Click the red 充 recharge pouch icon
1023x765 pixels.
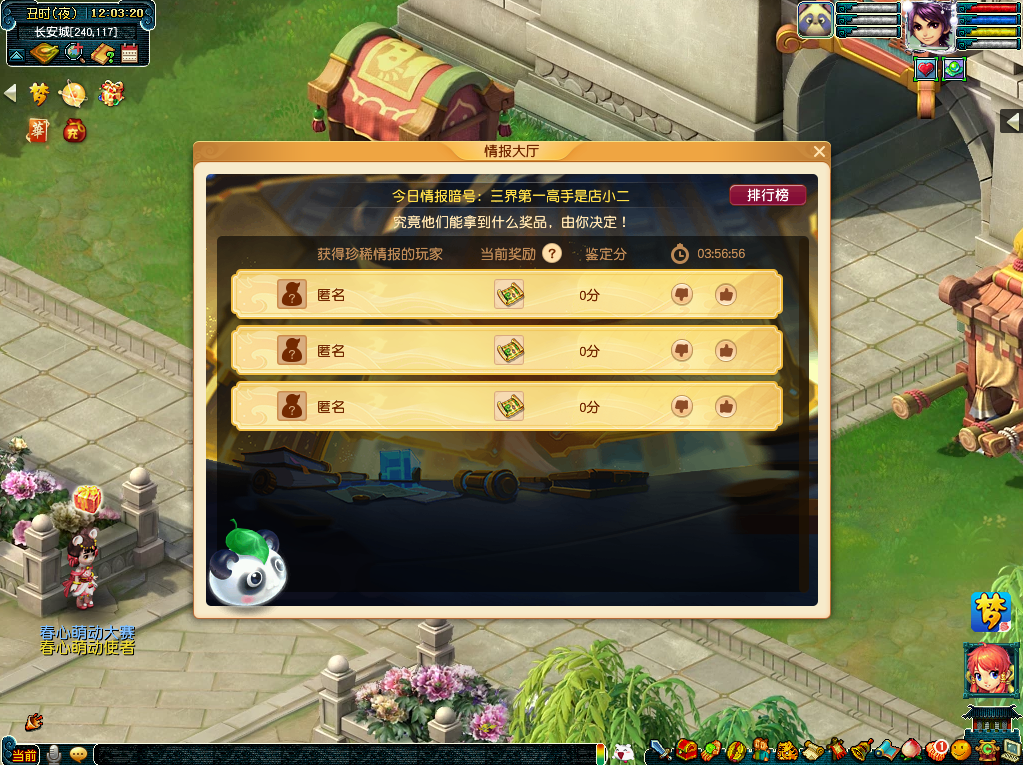click(74, 130)
